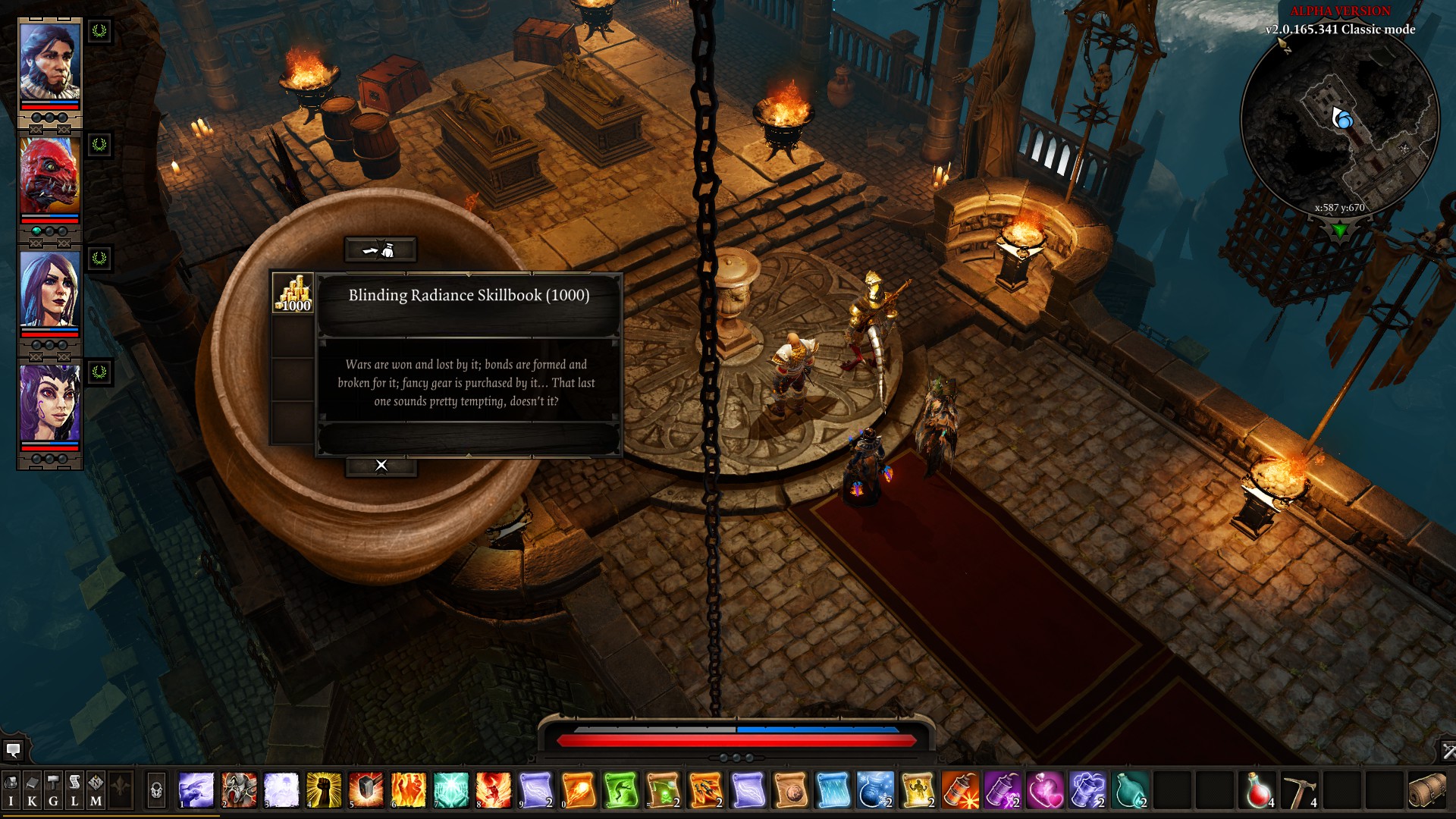The width and height of the screenshot is (1456, 819).
Task: Use the hammer strike skill
Action: click(366, 790)
